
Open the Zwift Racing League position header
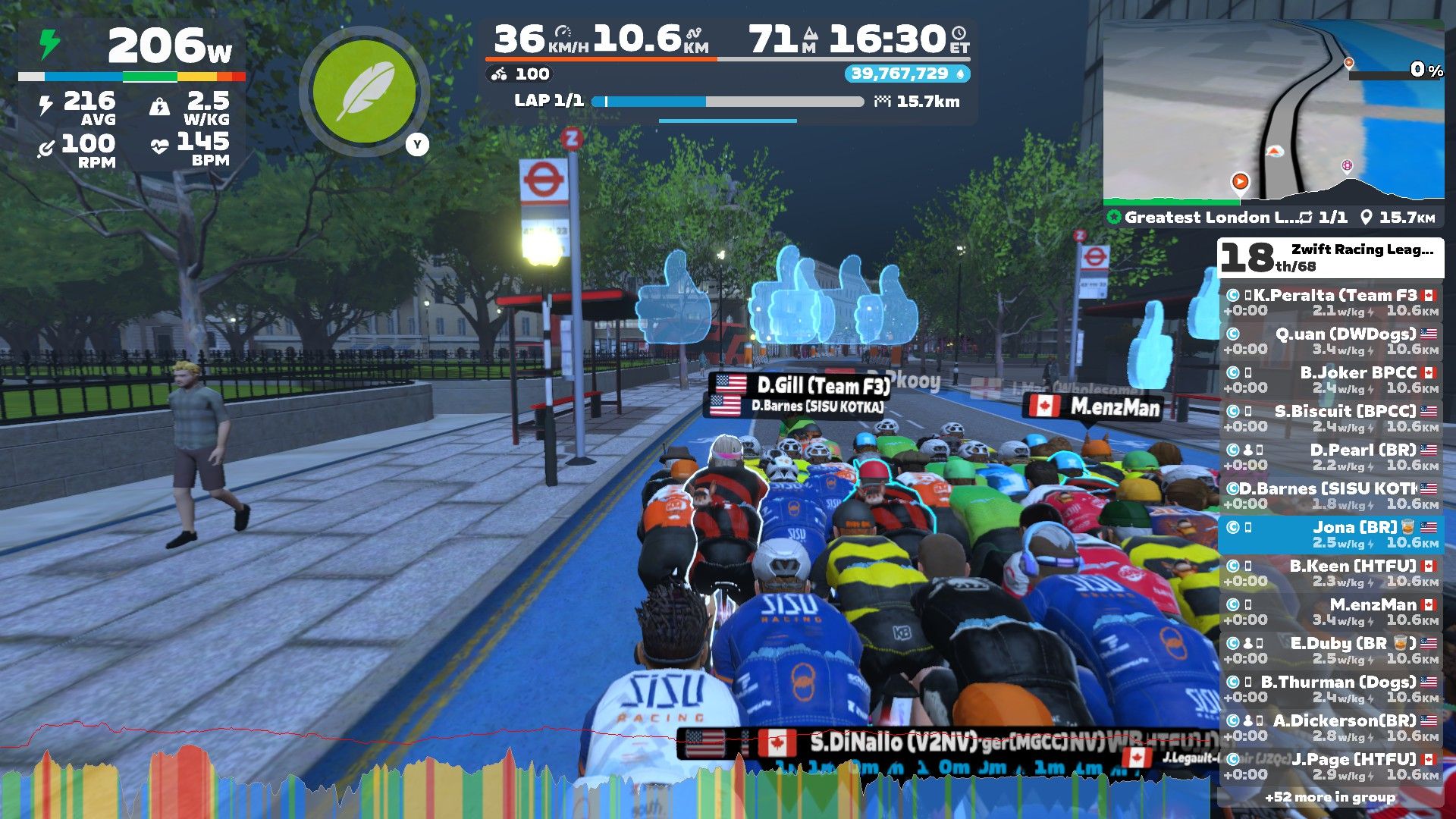(x=1330, y=257)
